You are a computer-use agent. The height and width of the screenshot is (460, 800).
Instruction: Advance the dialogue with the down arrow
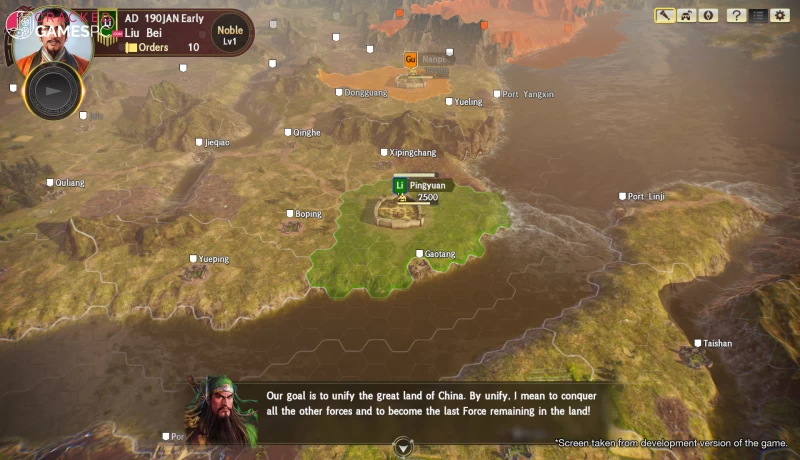(x=402, y=447)
